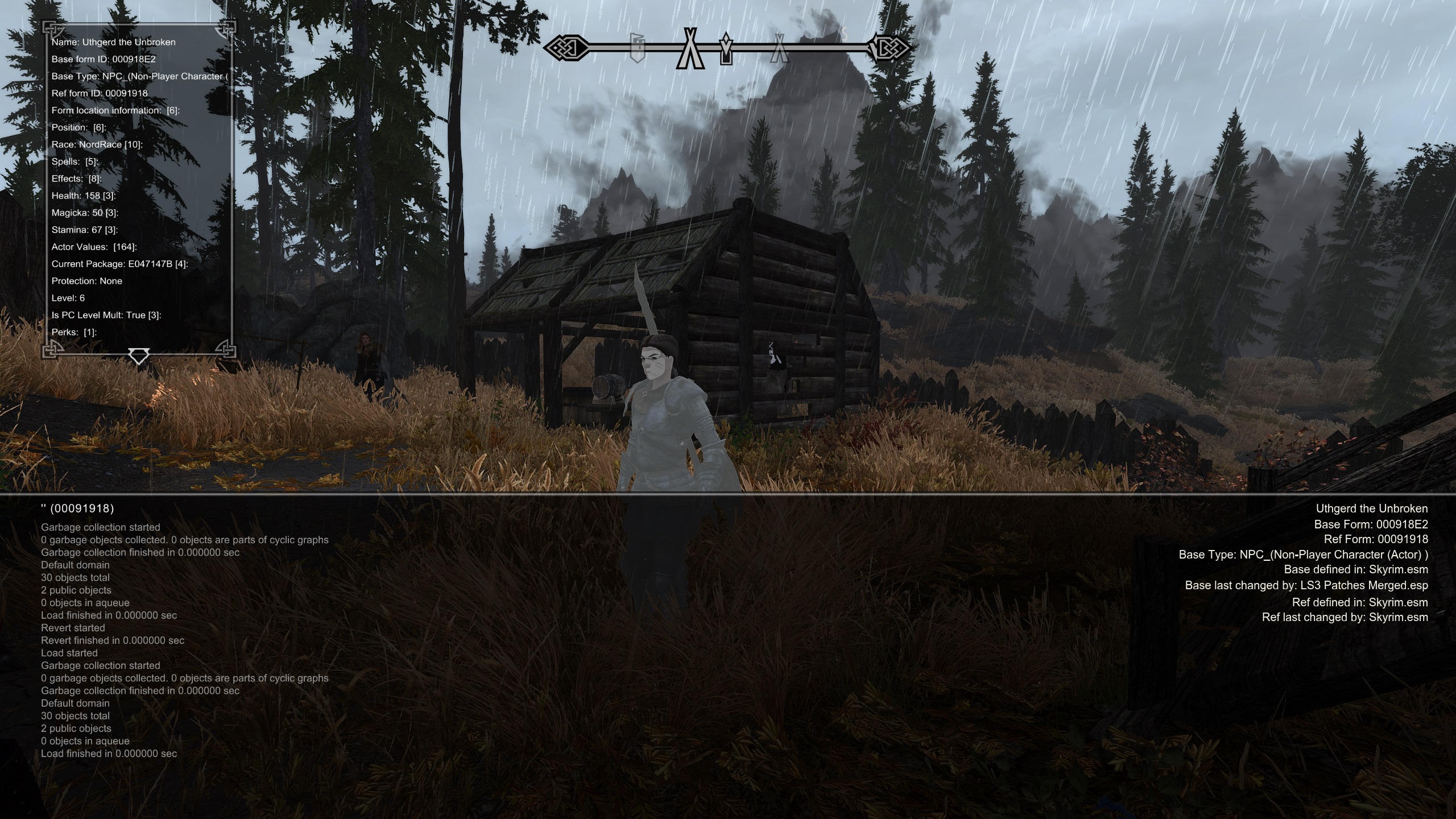Expand Current Package E047147B details
Image resolution: width=1456 pixels, height=819 pixels.
[120, 263]
